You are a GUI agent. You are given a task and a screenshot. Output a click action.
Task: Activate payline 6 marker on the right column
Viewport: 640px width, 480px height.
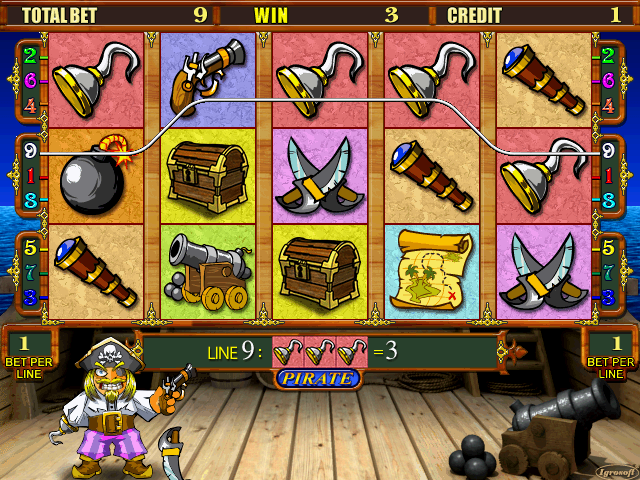coord(608,78)
